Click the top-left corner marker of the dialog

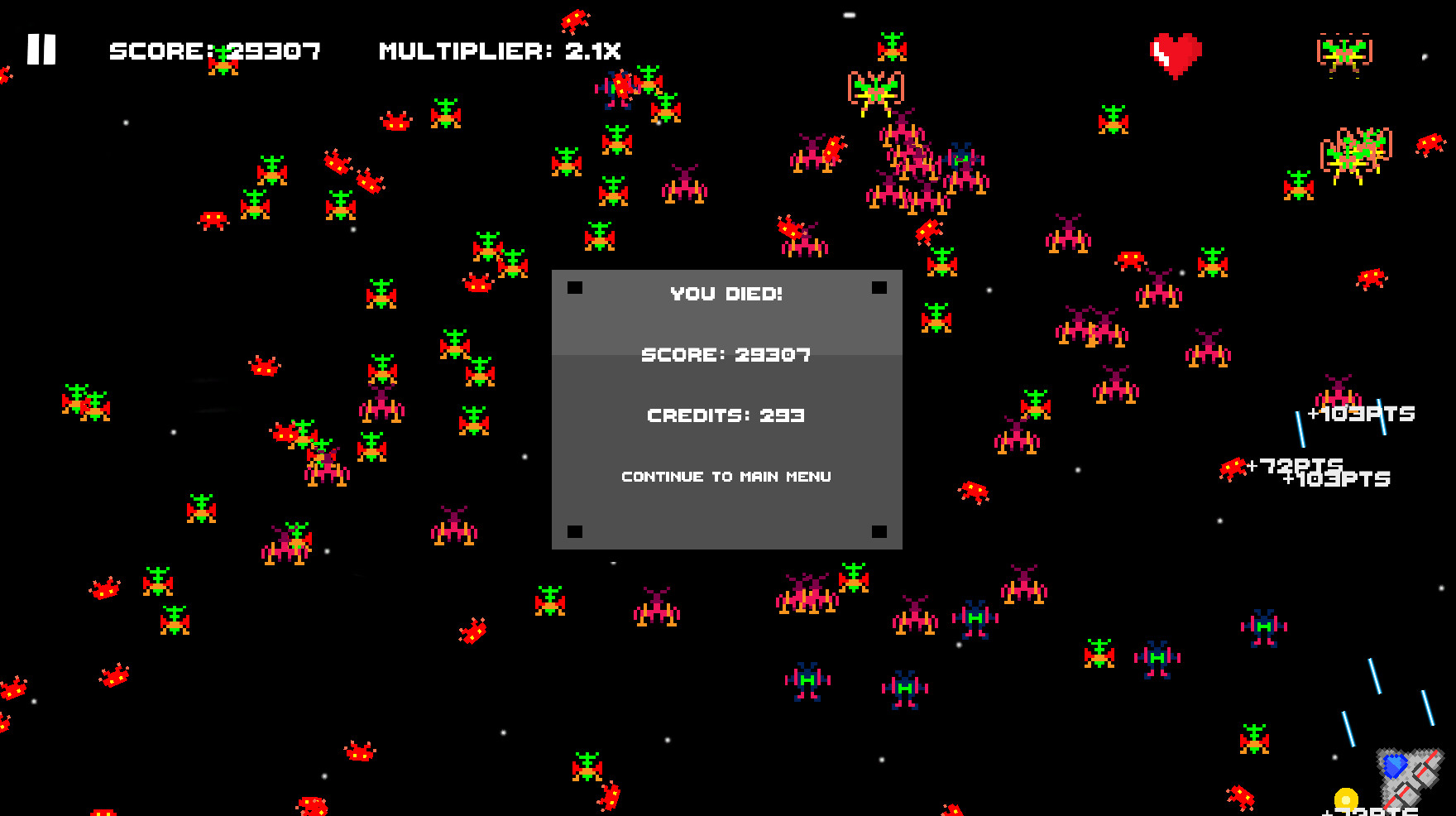(575, 288)
